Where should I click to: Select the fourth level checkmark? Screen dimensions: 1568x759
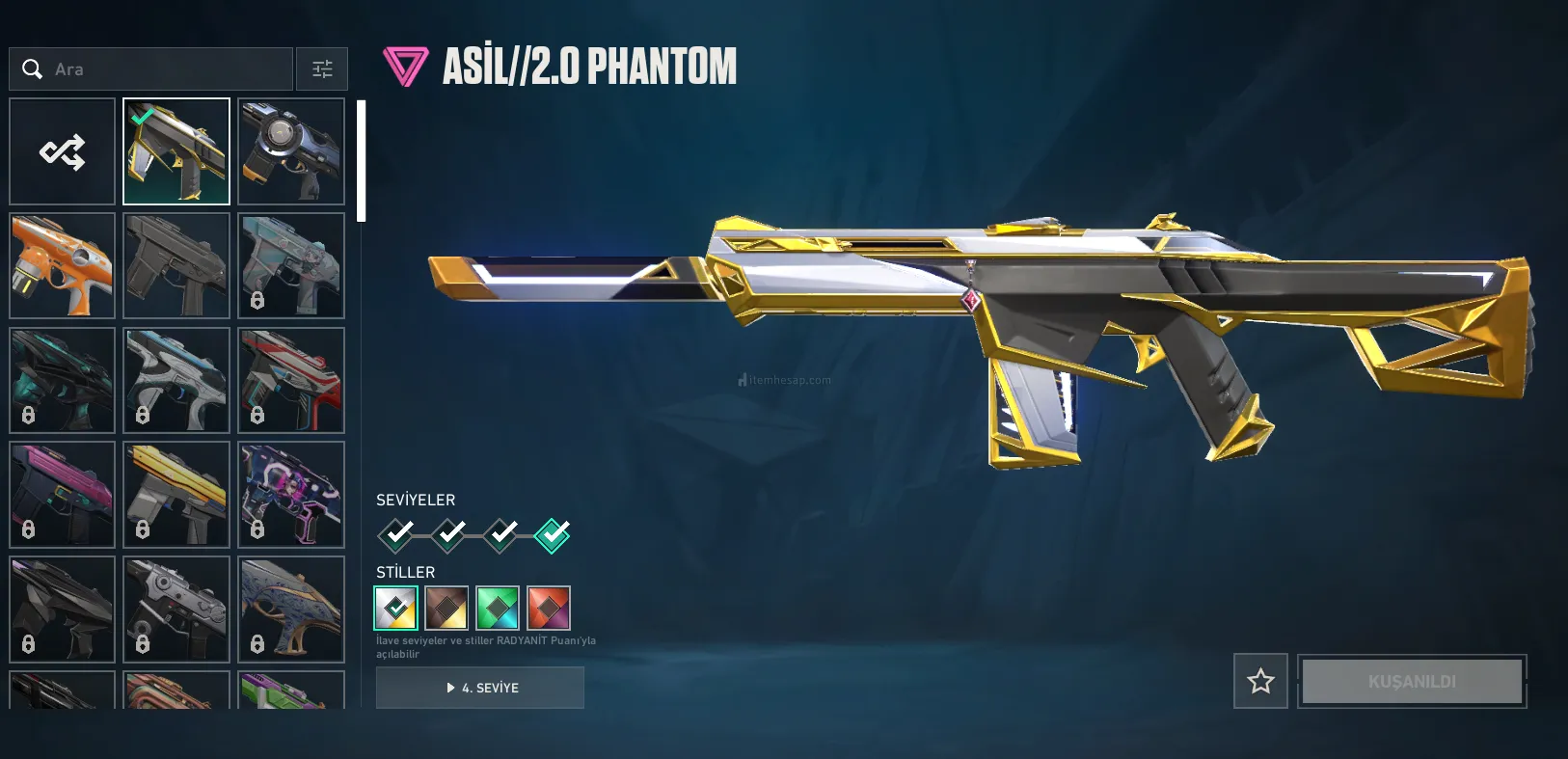pos(553,534)
